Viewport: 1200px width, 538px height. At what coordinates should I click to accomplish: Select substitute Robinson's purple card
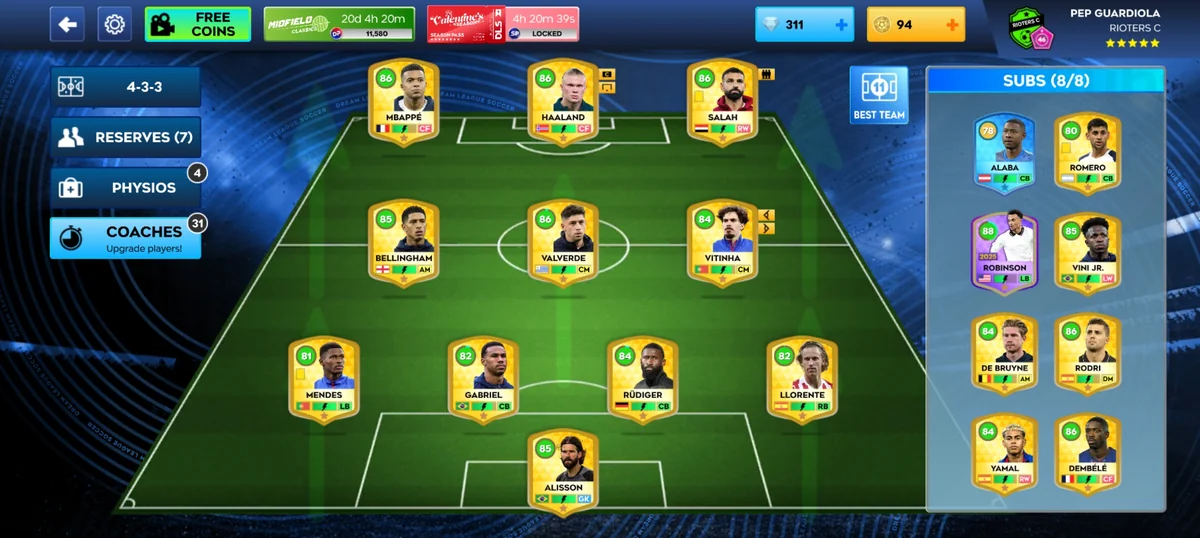click(1005, 252)
